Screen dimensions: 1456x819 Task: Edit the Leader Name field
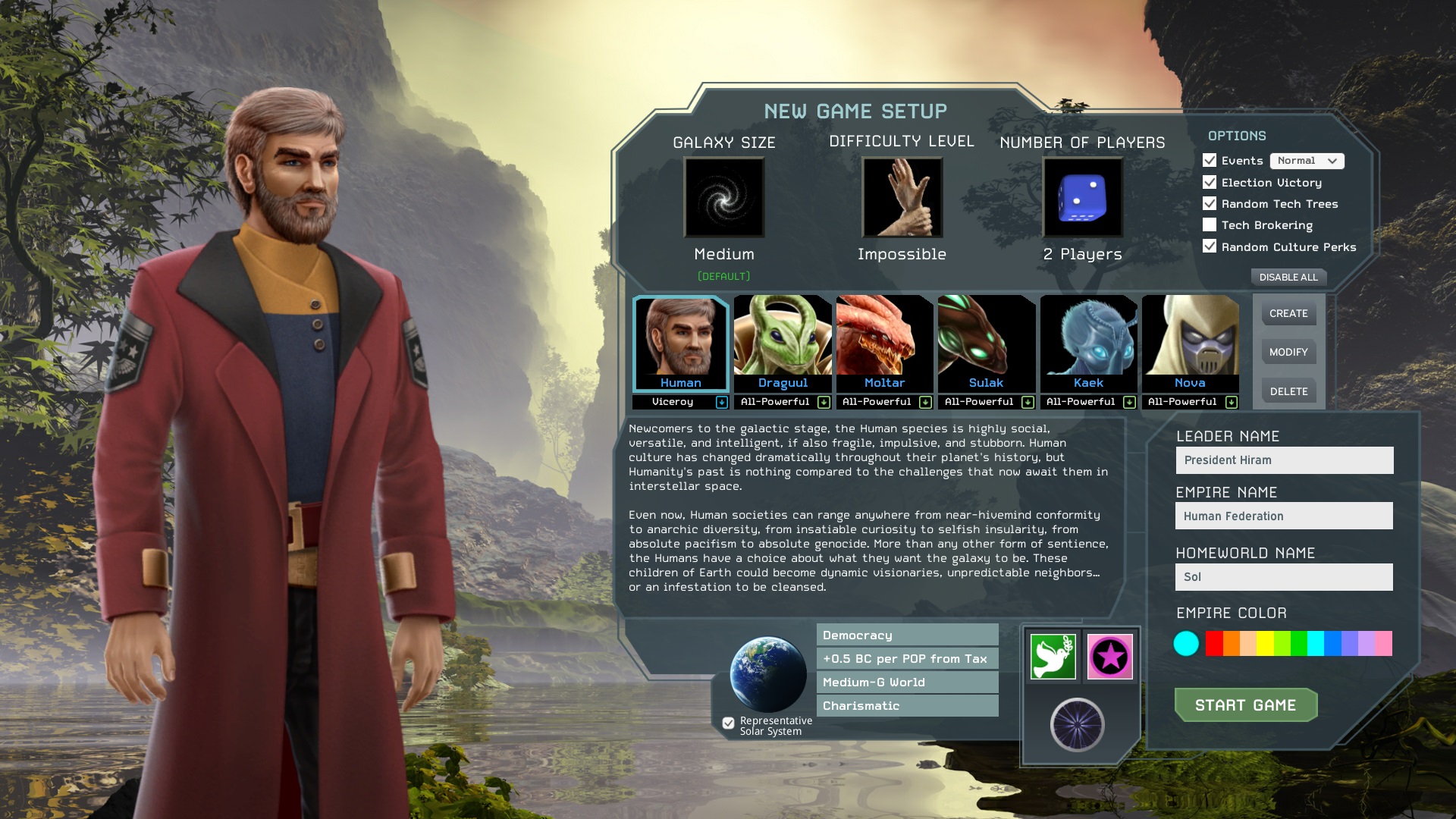click(1284, 460)
